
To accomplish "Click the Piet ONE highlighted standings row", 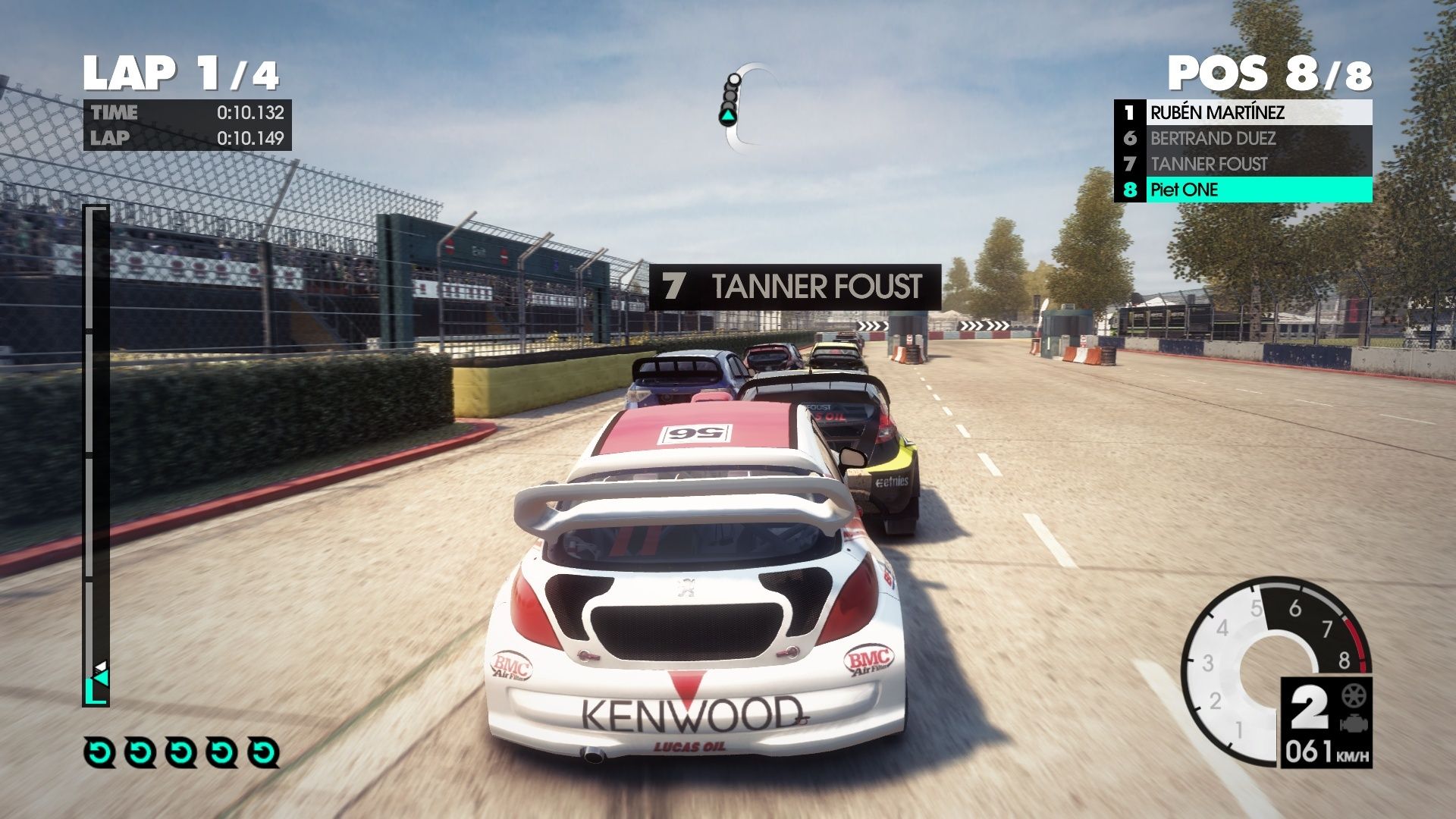I will (1244, 190).
